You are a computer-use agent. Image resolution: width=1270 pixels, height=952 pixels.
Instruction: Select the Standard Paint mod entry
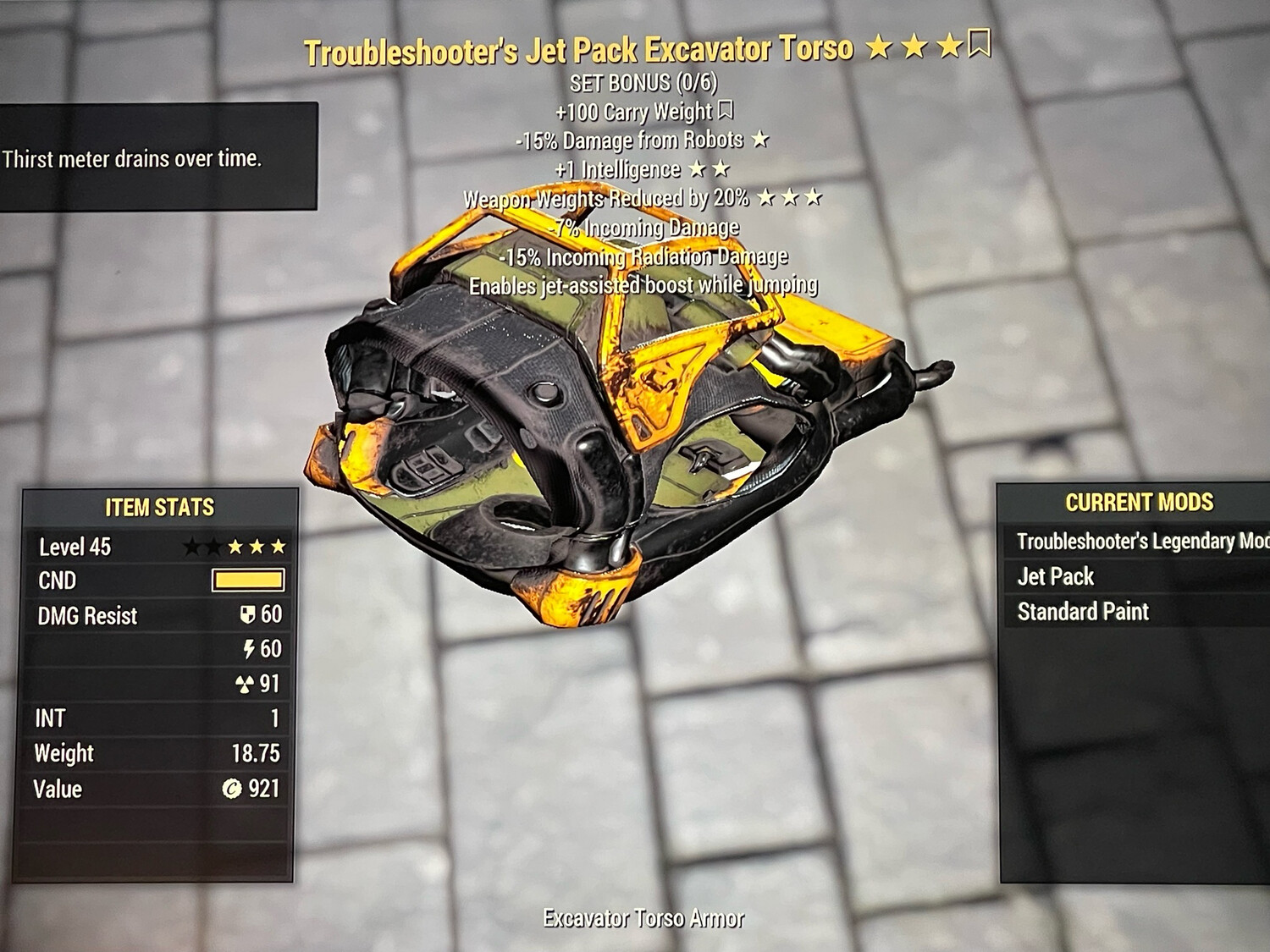coord(1085,611)
